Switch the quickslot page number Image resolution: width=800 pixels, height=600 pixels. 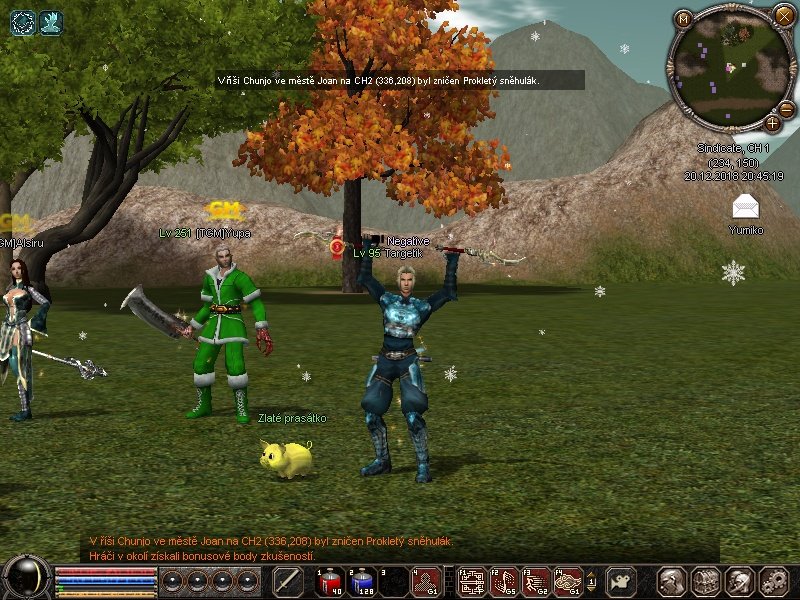tap(591, 581)
